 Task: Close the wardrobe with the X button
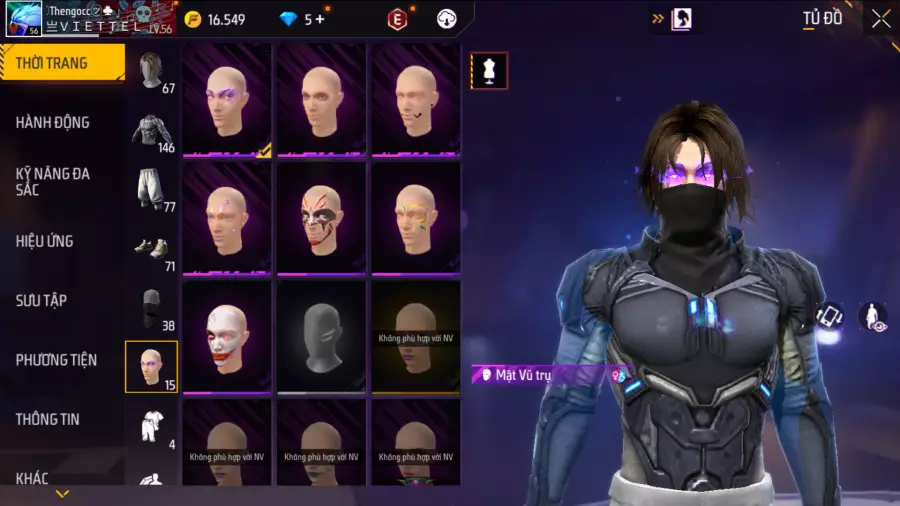[880, 19]
